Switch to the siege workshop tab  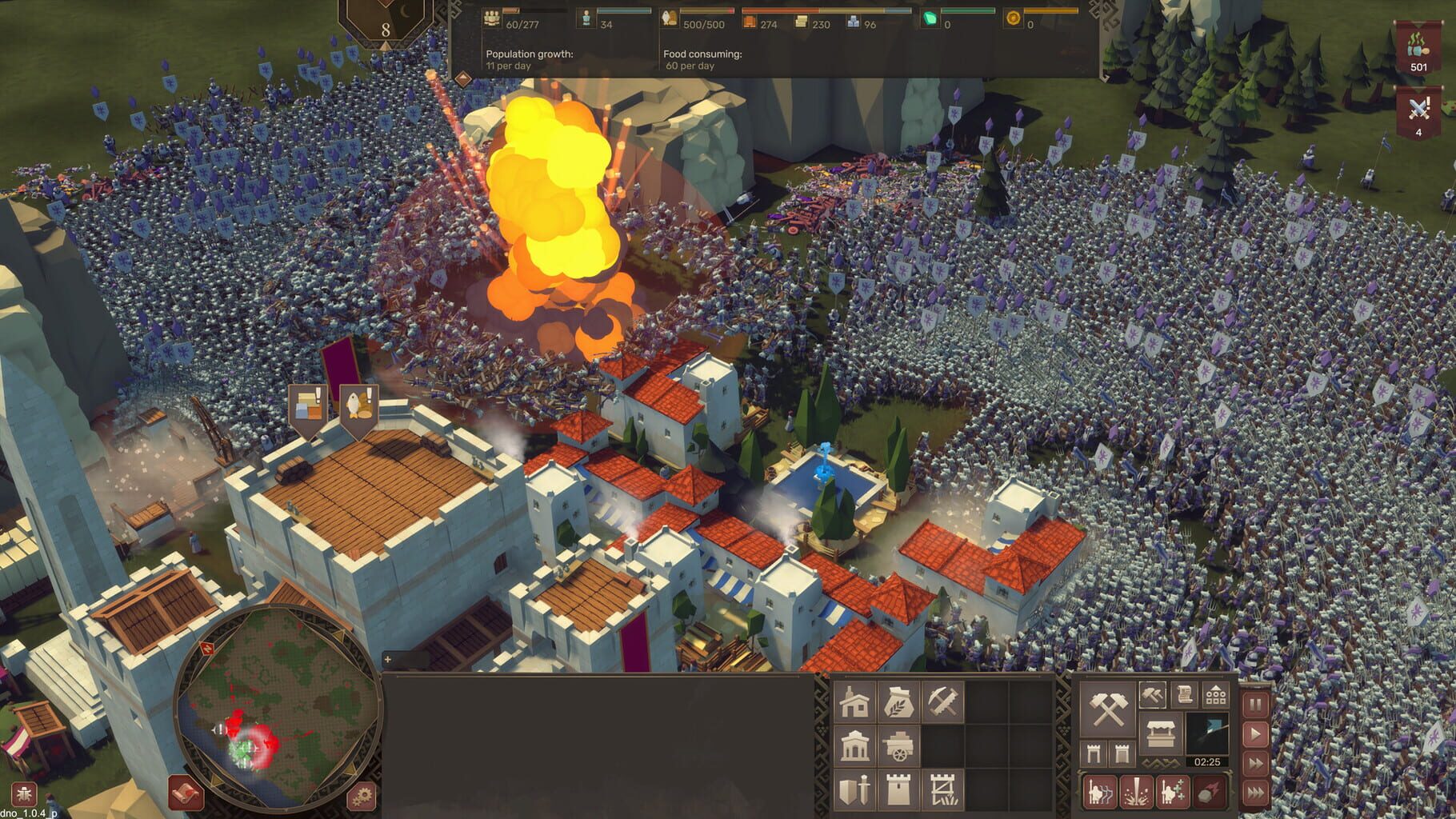click(x=1152, y=694)
